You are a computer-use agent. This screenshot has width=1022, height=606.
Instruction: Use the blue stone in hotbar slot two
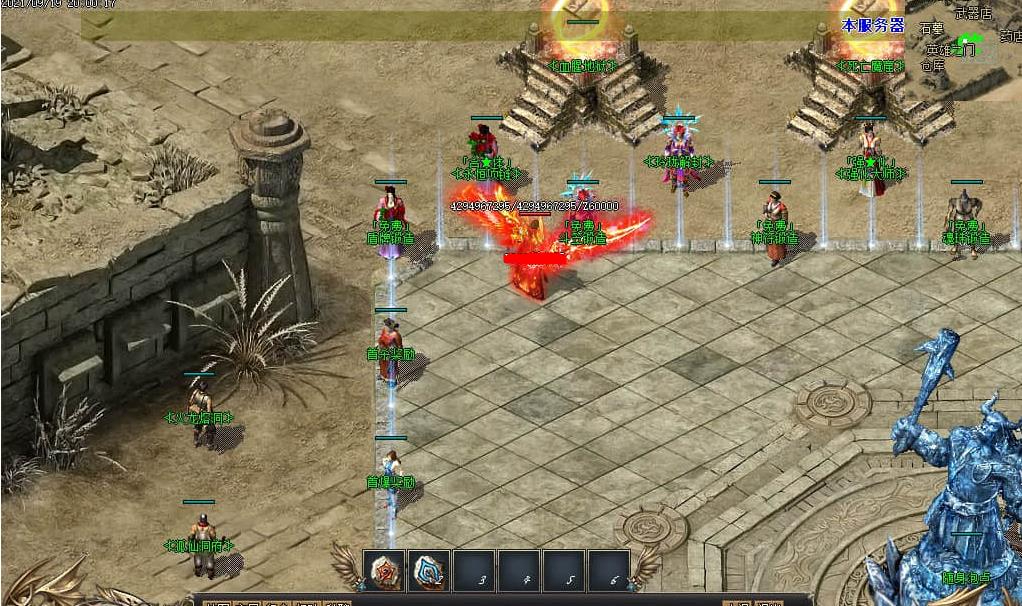tap(429, 571)
